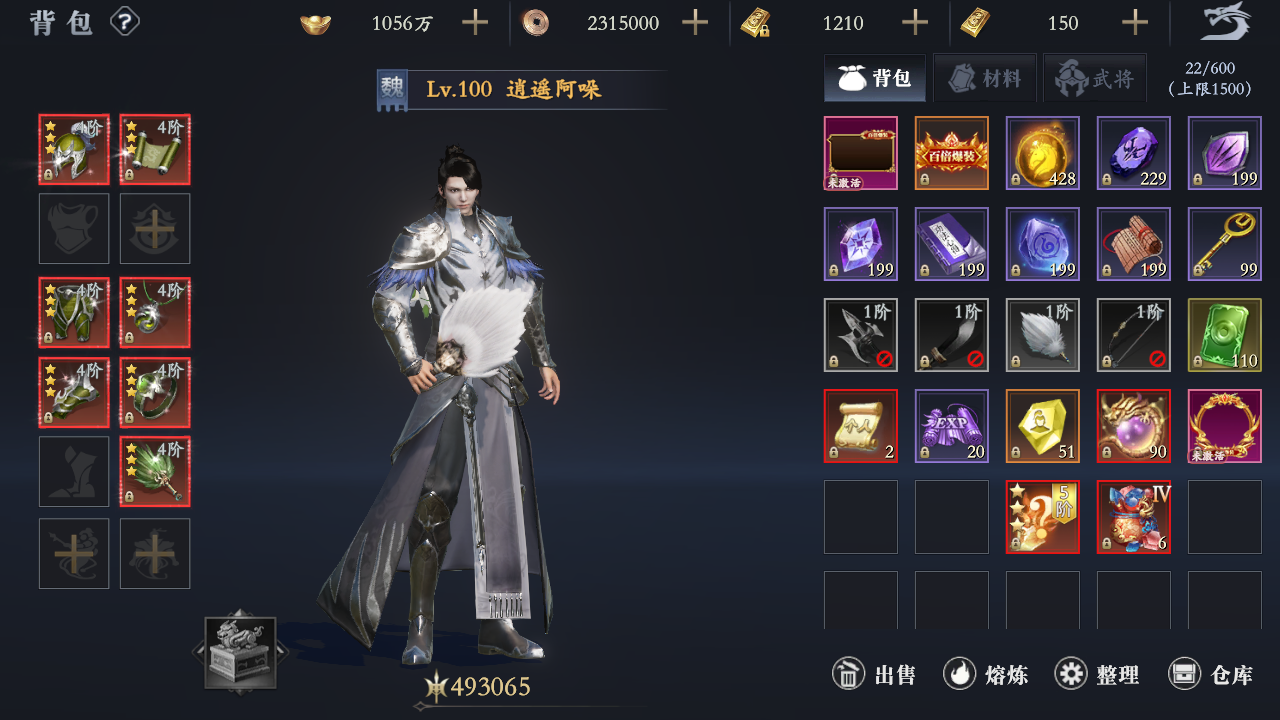Screen dimensions: 1280x720
Task: Click plus next to 2315000 copper coins
Action: tap(694, 22)
